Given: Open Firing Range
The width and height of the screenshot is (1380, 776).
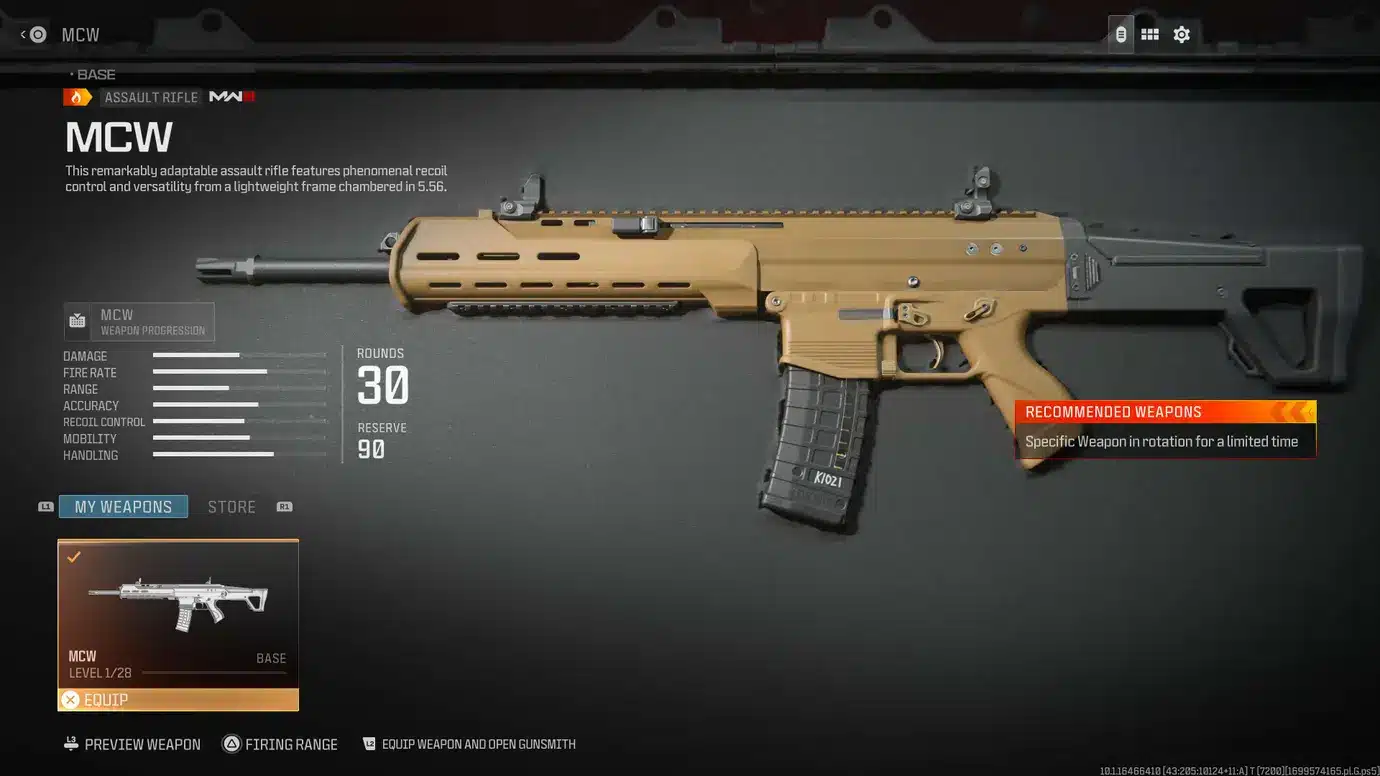Looking at the screenshot, I should pyautogui.click(x=280, y=744).
